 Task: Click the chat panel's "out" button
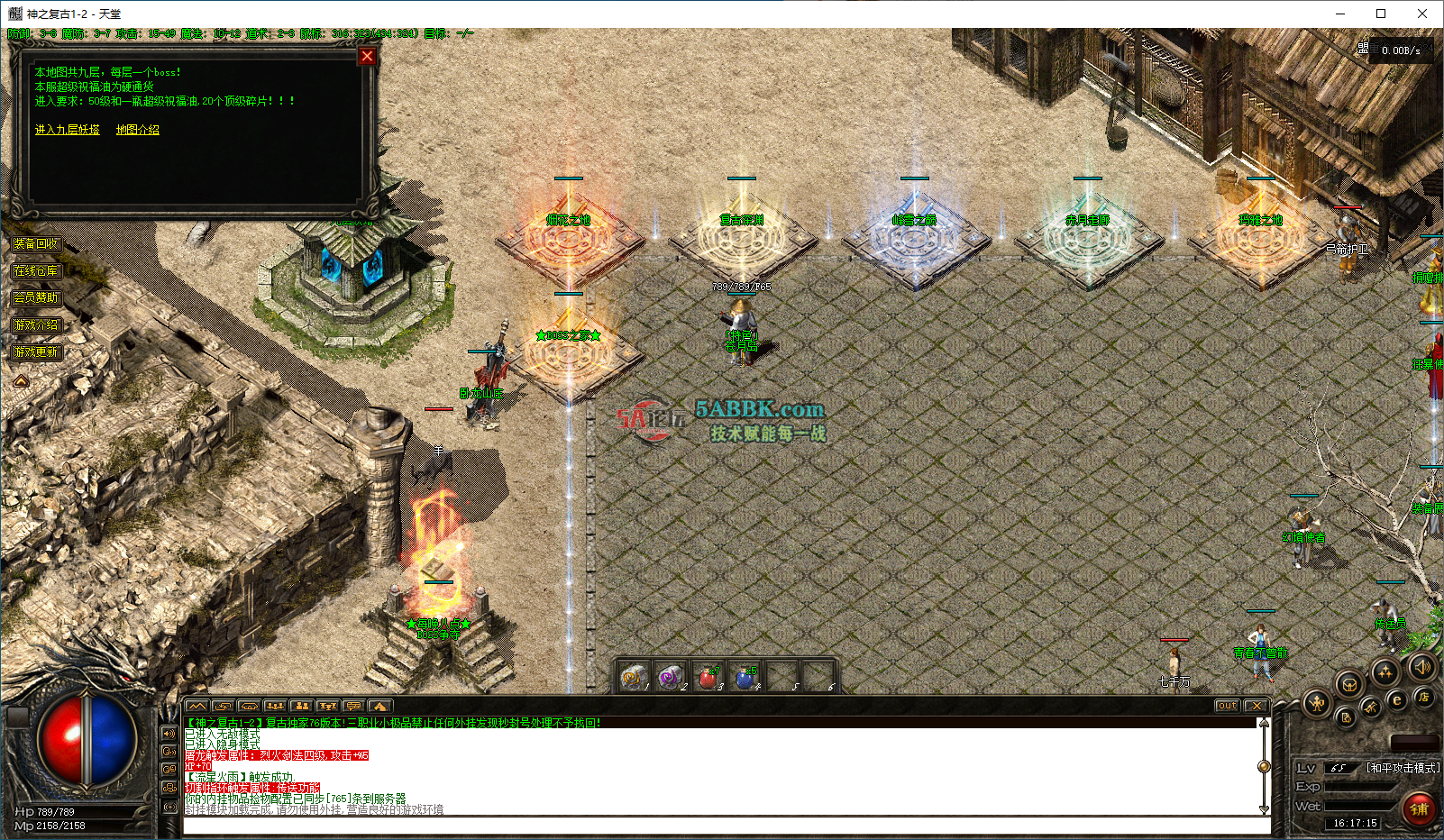click(1227, 706)
